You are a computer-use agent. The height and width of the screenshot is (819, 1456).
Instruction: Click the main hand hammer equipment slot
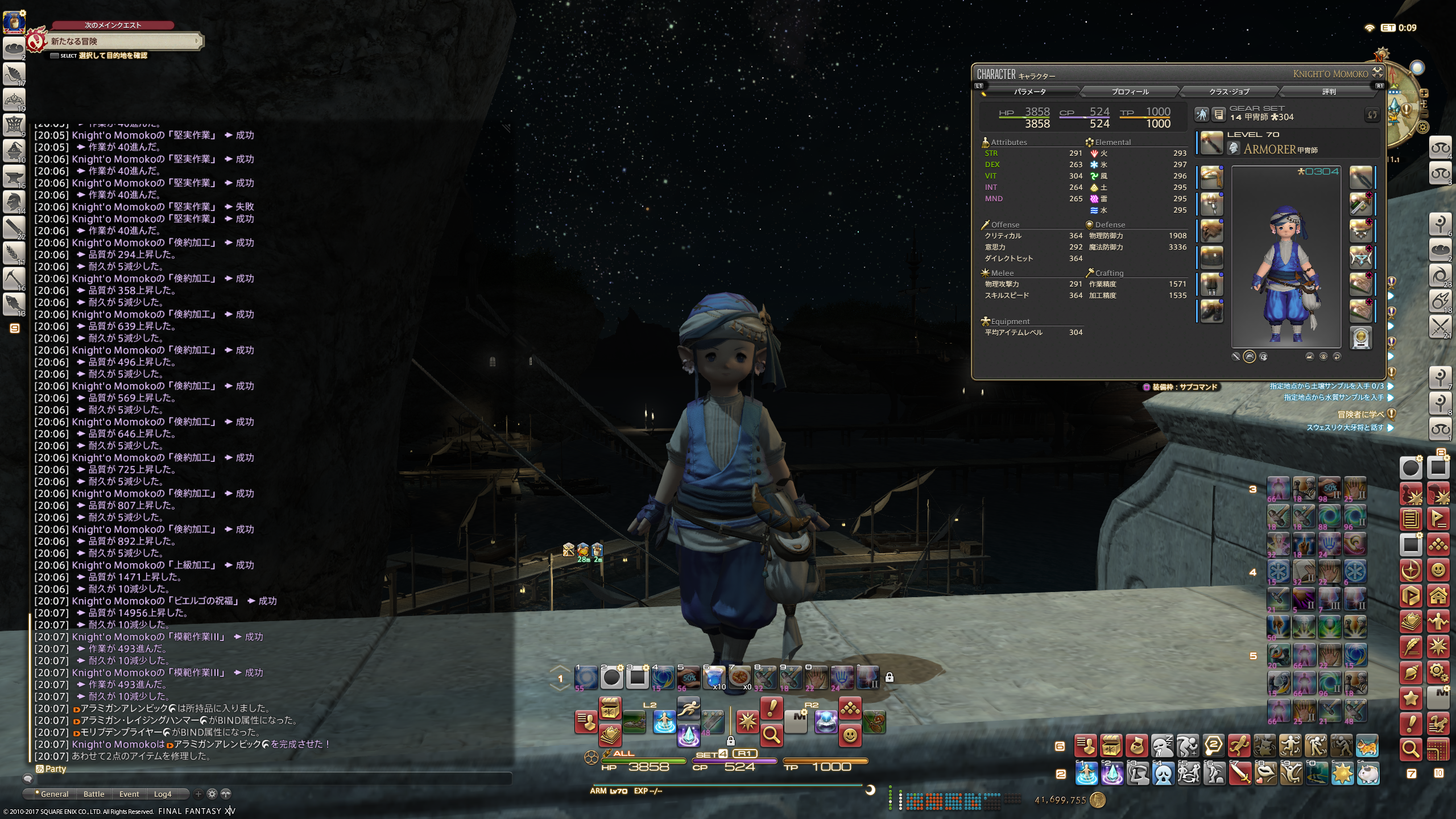(x=1211, y=143)
